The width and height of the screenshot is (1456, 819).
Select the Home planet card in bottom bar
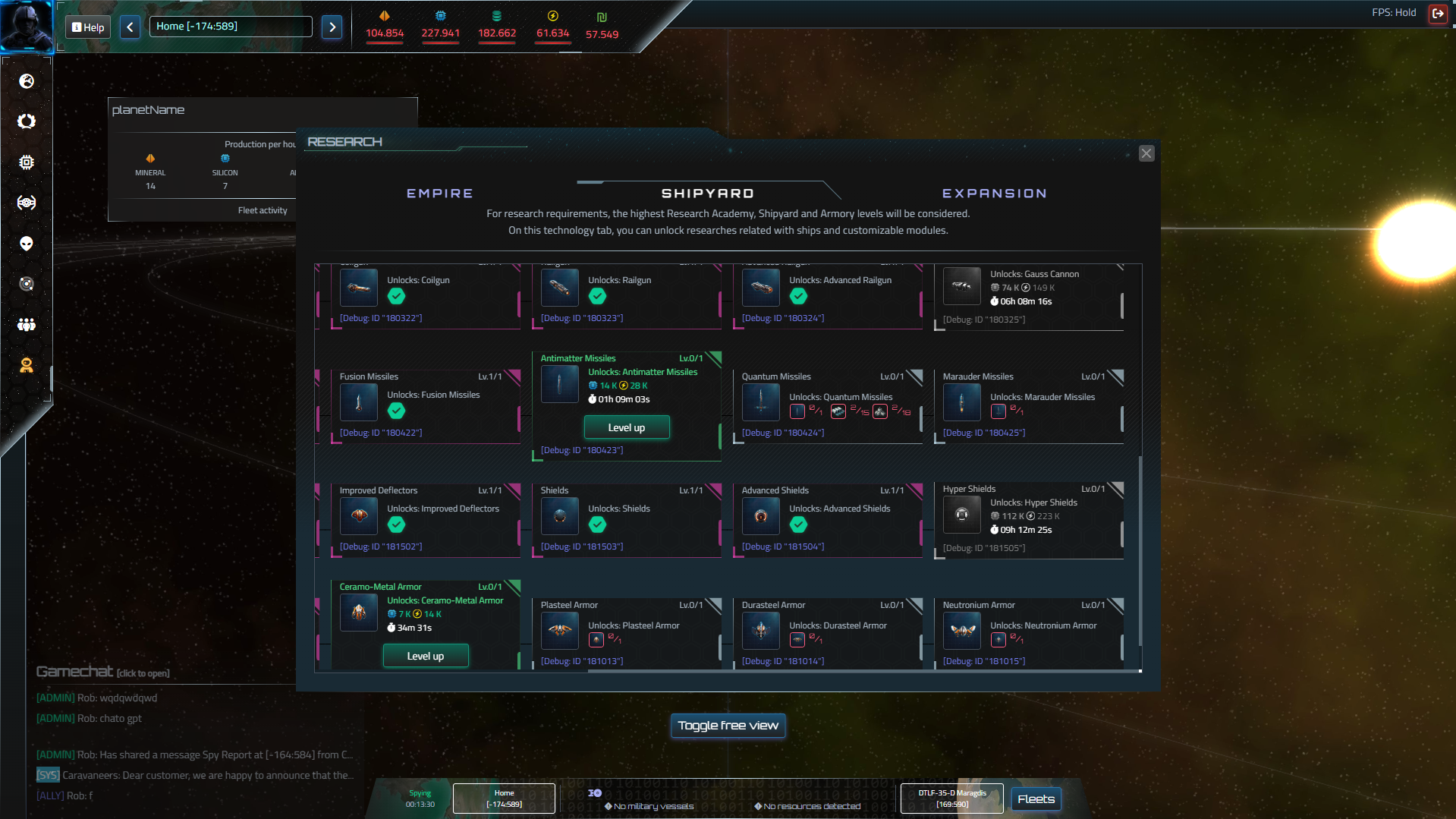tap(504, 799)
